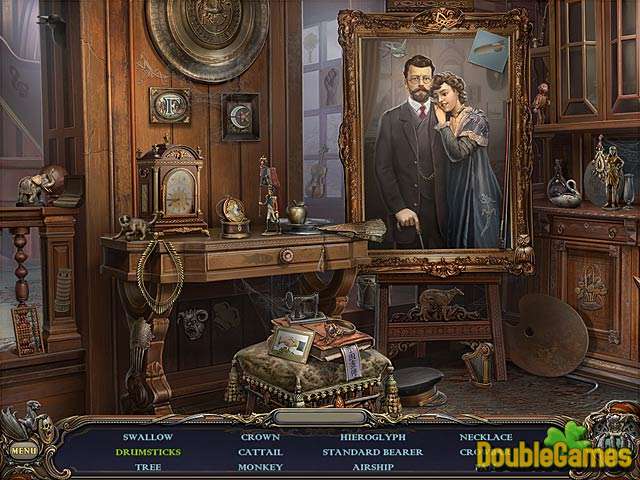Click the highlighted Drumsticks list entry
Screen dimensions: 640x480
[148, 452]
